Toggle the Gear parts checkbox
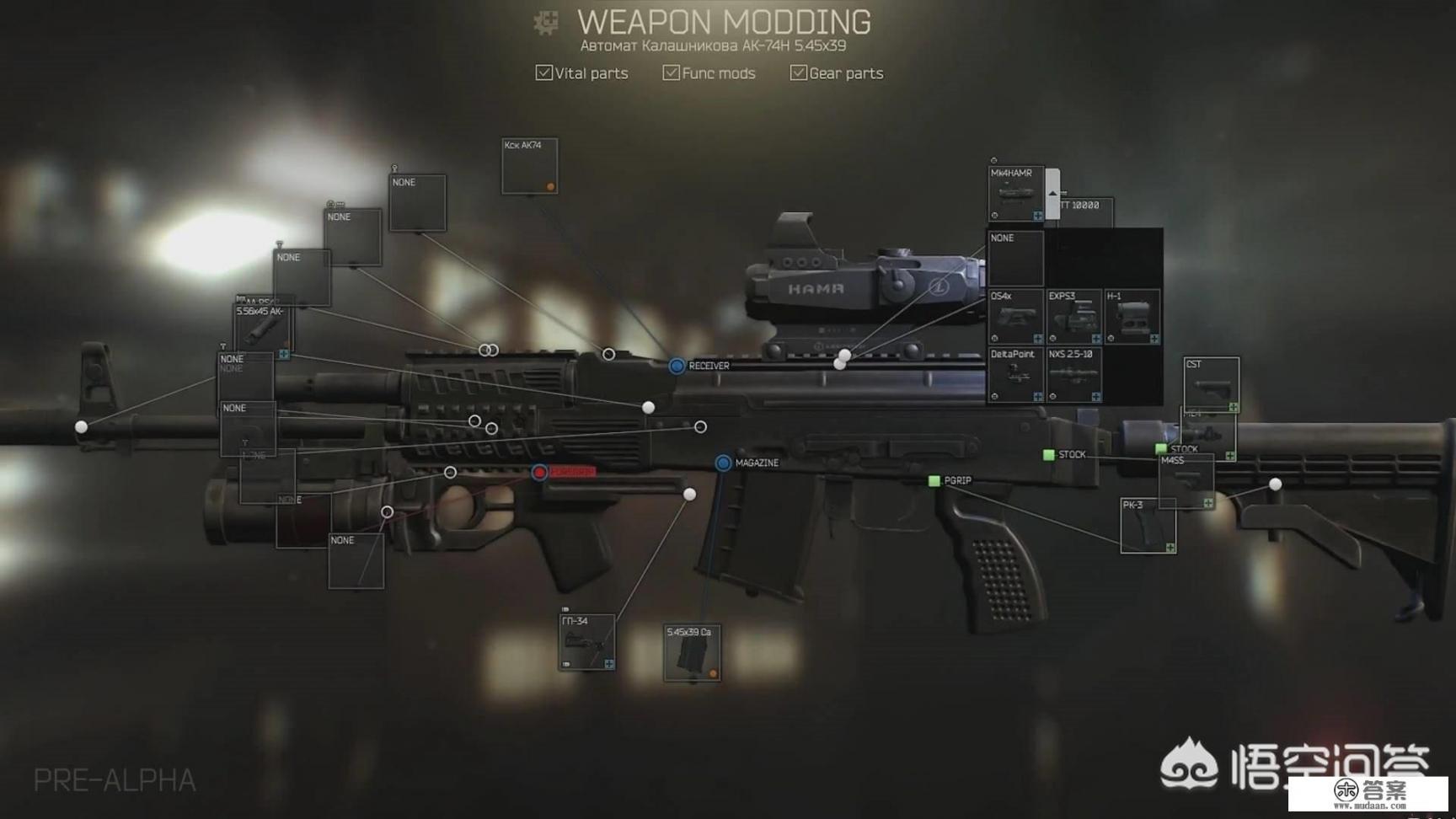Image resolution: width=1456 pixels, height=819 pixels. tap(798, 73)
